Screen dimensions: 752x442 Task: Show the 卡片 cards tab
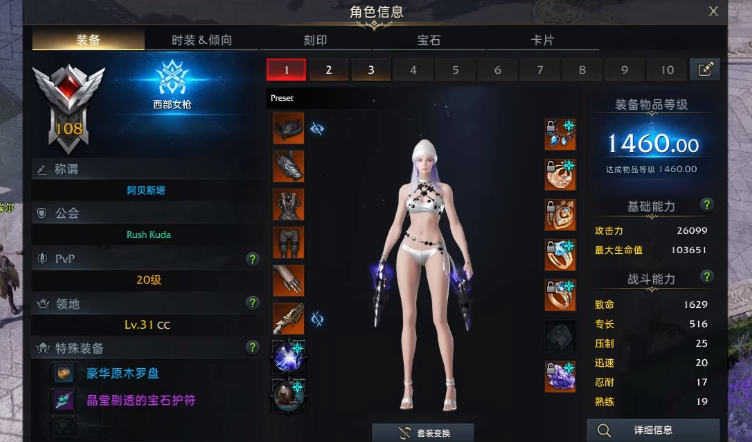(x=542, y=41)
